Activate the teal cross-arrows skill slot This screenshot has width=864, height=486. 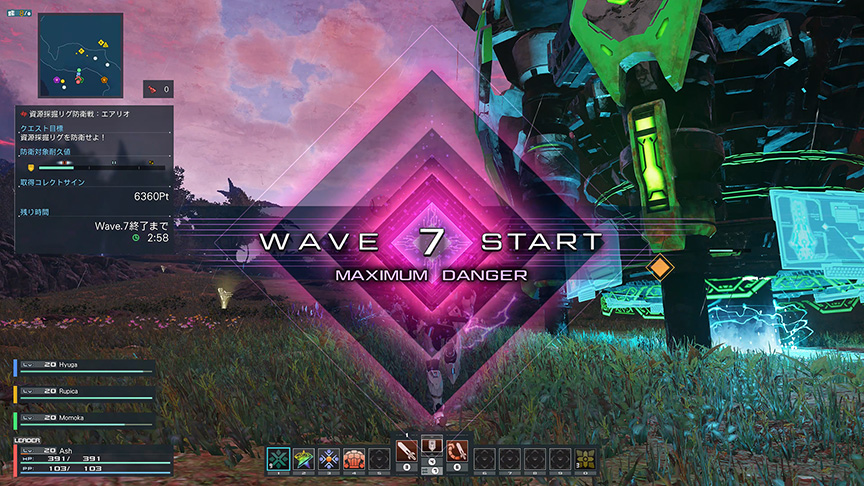tap(278, 459)
